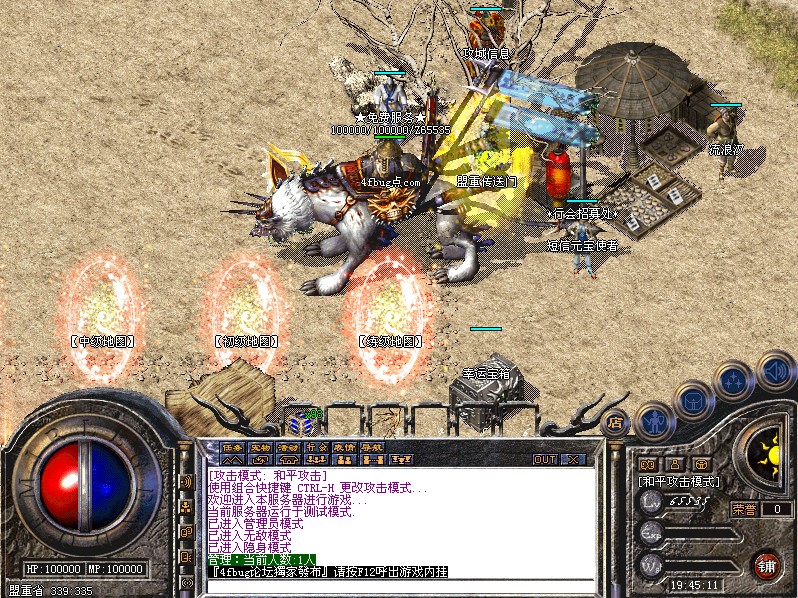The height and width of the screenshot is (598, 798).
Task: Click the 导航 navigation button
Action: point(372,447)
